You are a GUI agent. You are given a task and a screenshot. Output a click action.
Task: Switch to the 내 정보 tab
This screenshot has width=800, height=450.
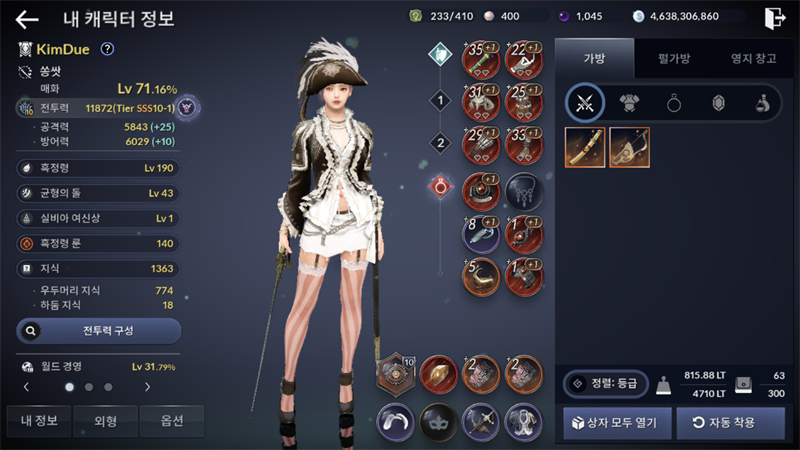coord(39,421)
